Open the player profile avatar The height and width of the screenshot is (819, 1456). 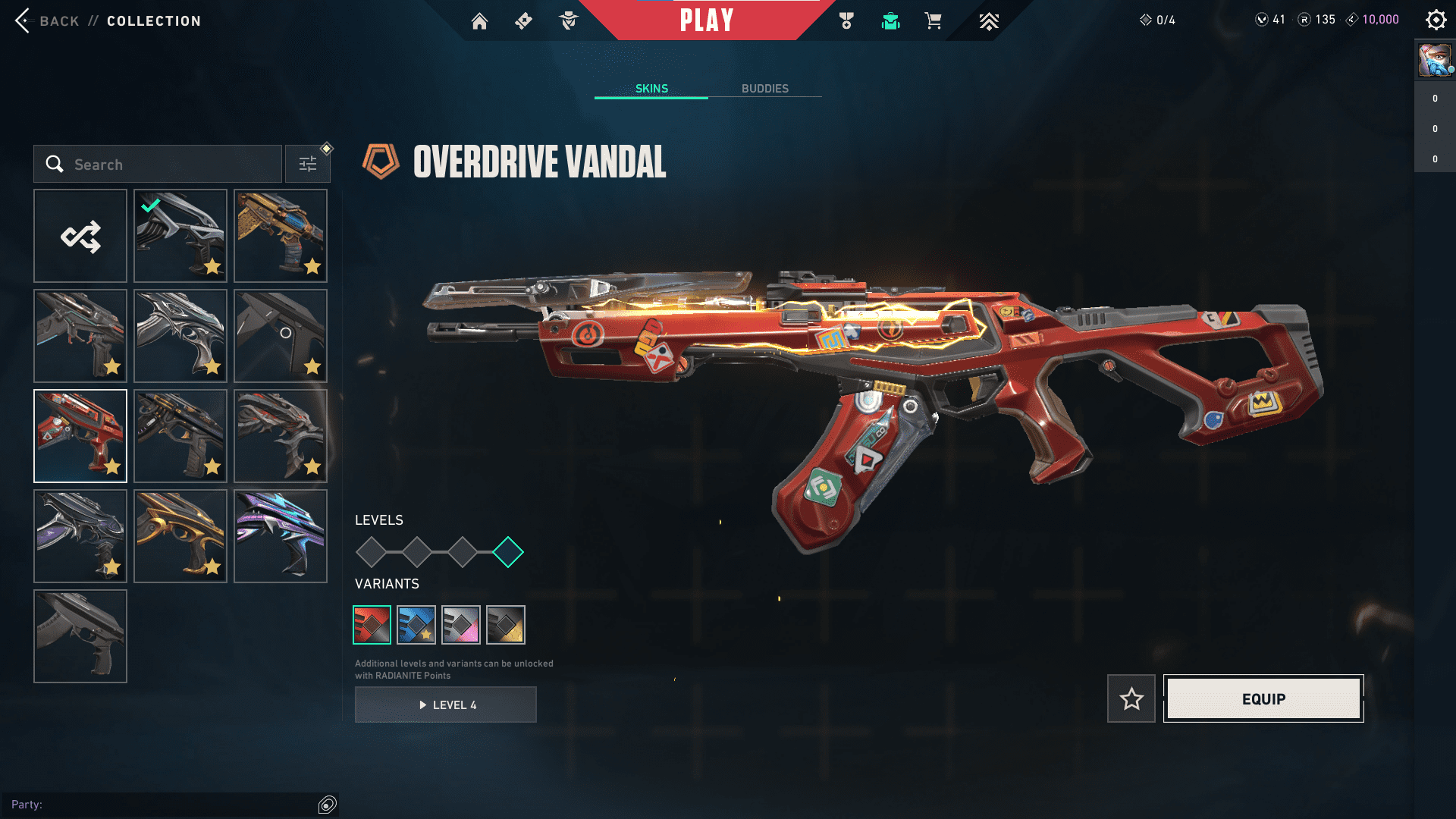click(1434, 61)
